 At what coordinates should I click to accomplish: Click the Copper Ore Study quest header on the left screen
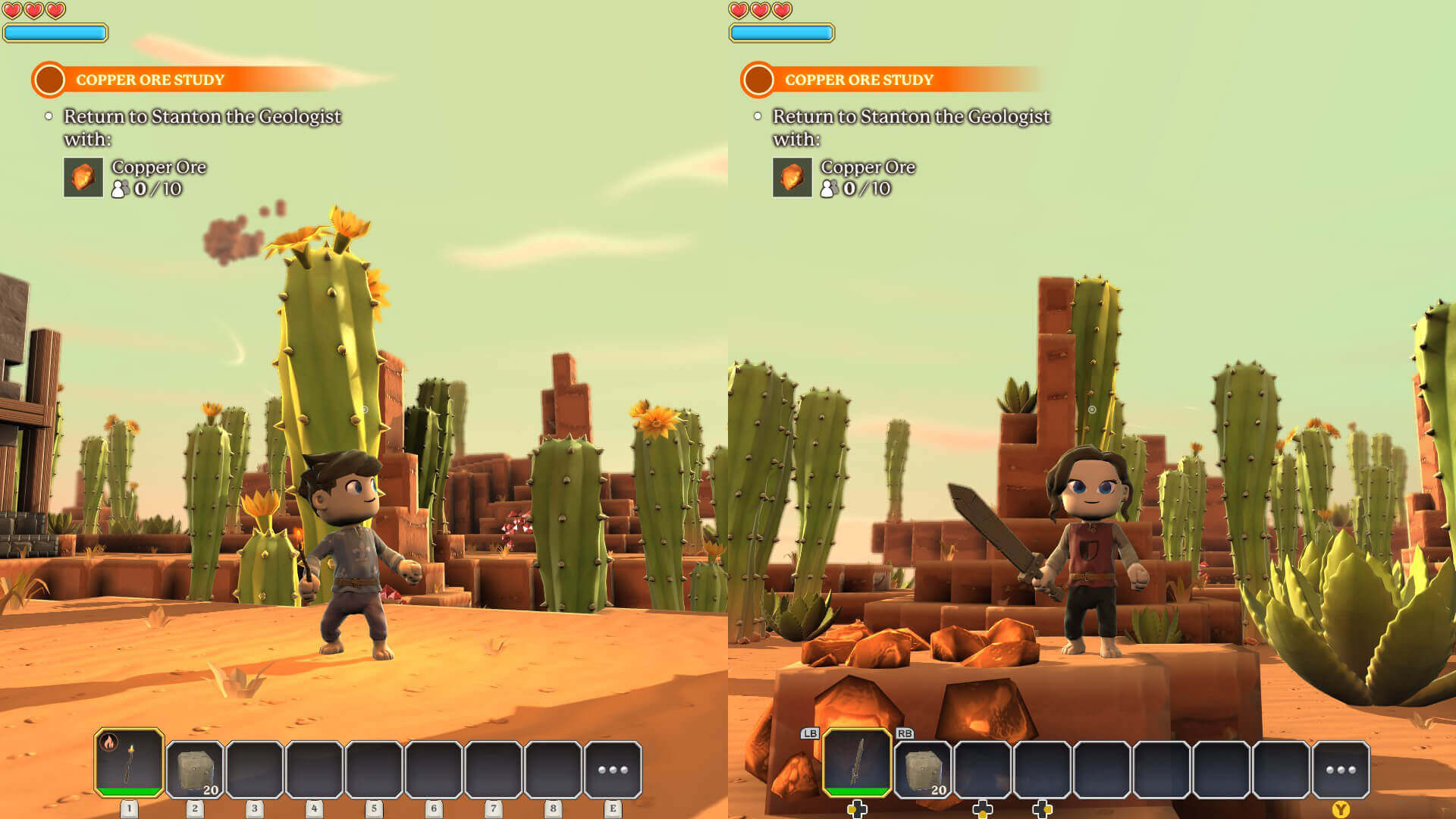coord(149,80)
